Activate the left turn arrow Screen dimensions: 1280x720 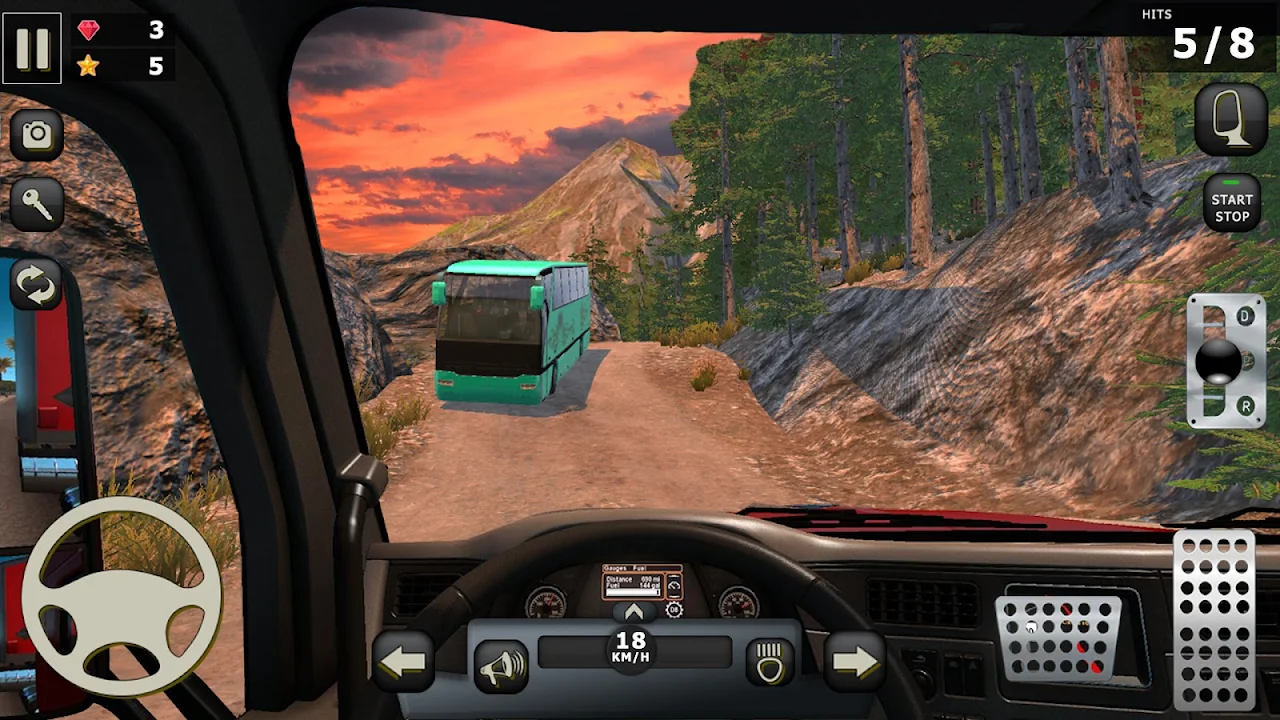pos(403,661)
